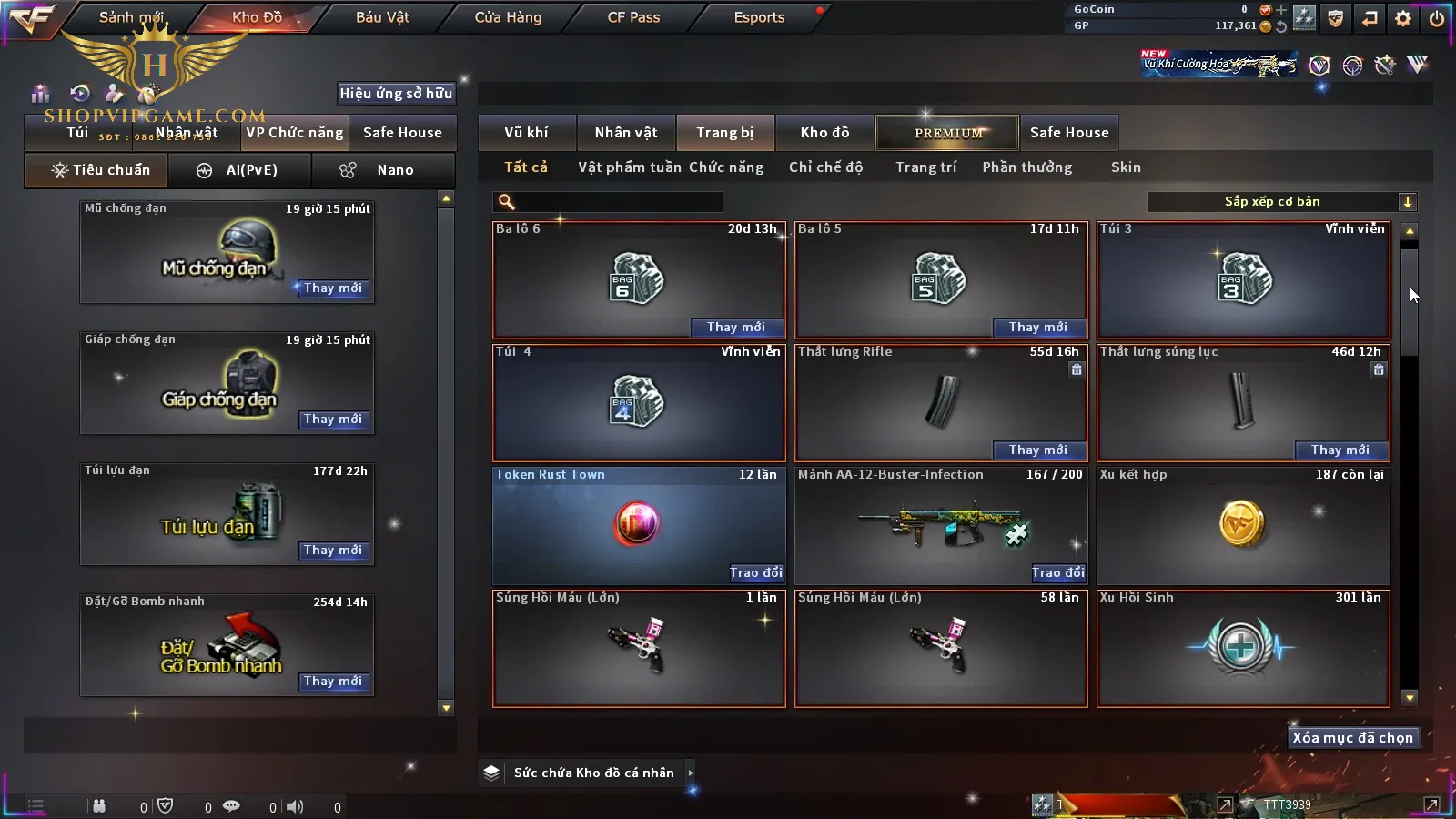Click Xóa mục đã chọn button

pyautogui.click(x=1352, y=738)
